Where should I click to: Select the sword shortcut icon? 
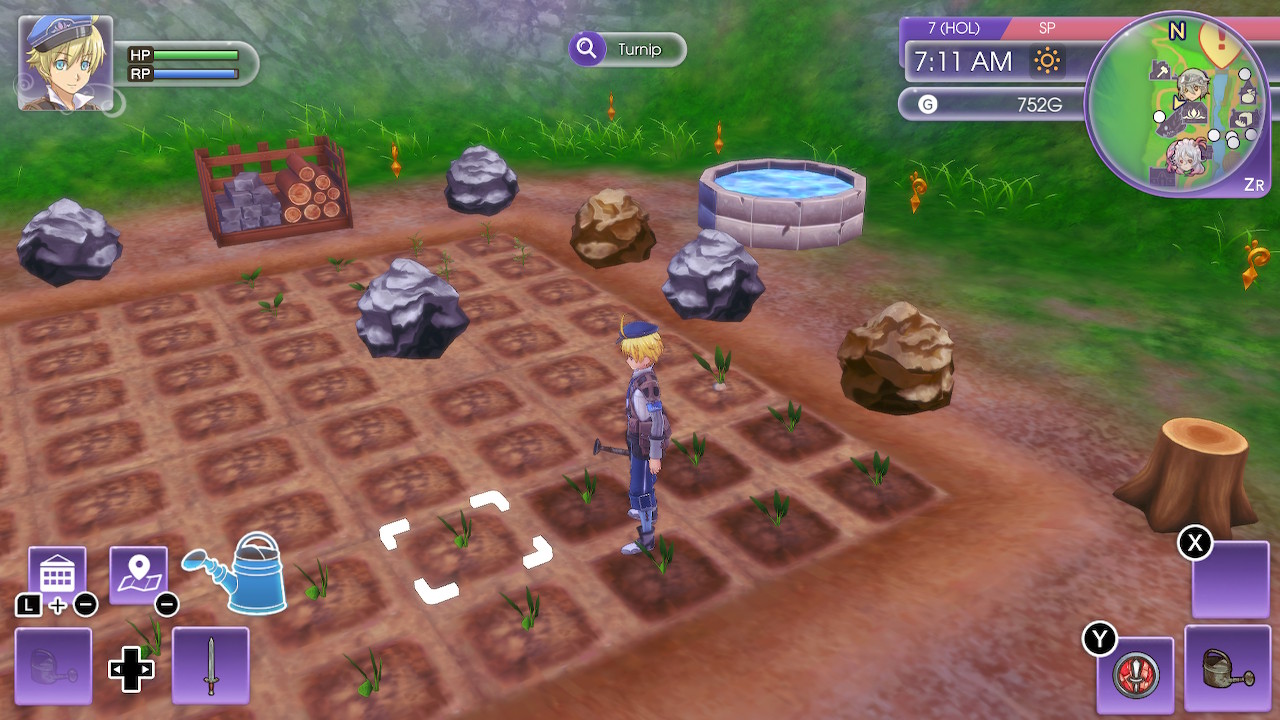(x=211, y=667)
